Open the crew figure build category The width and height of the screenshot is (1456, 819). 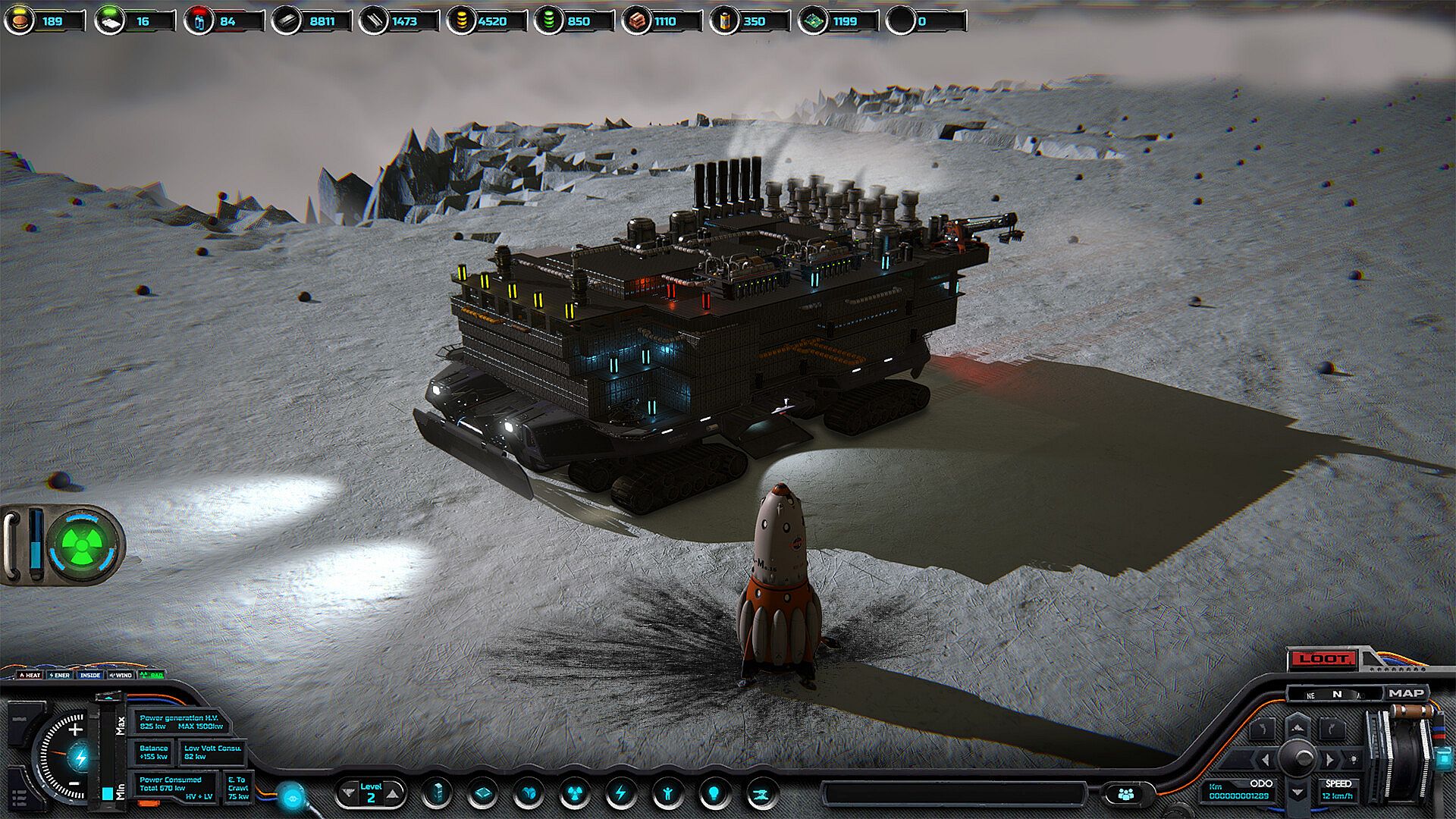click(x=667, y=794)
